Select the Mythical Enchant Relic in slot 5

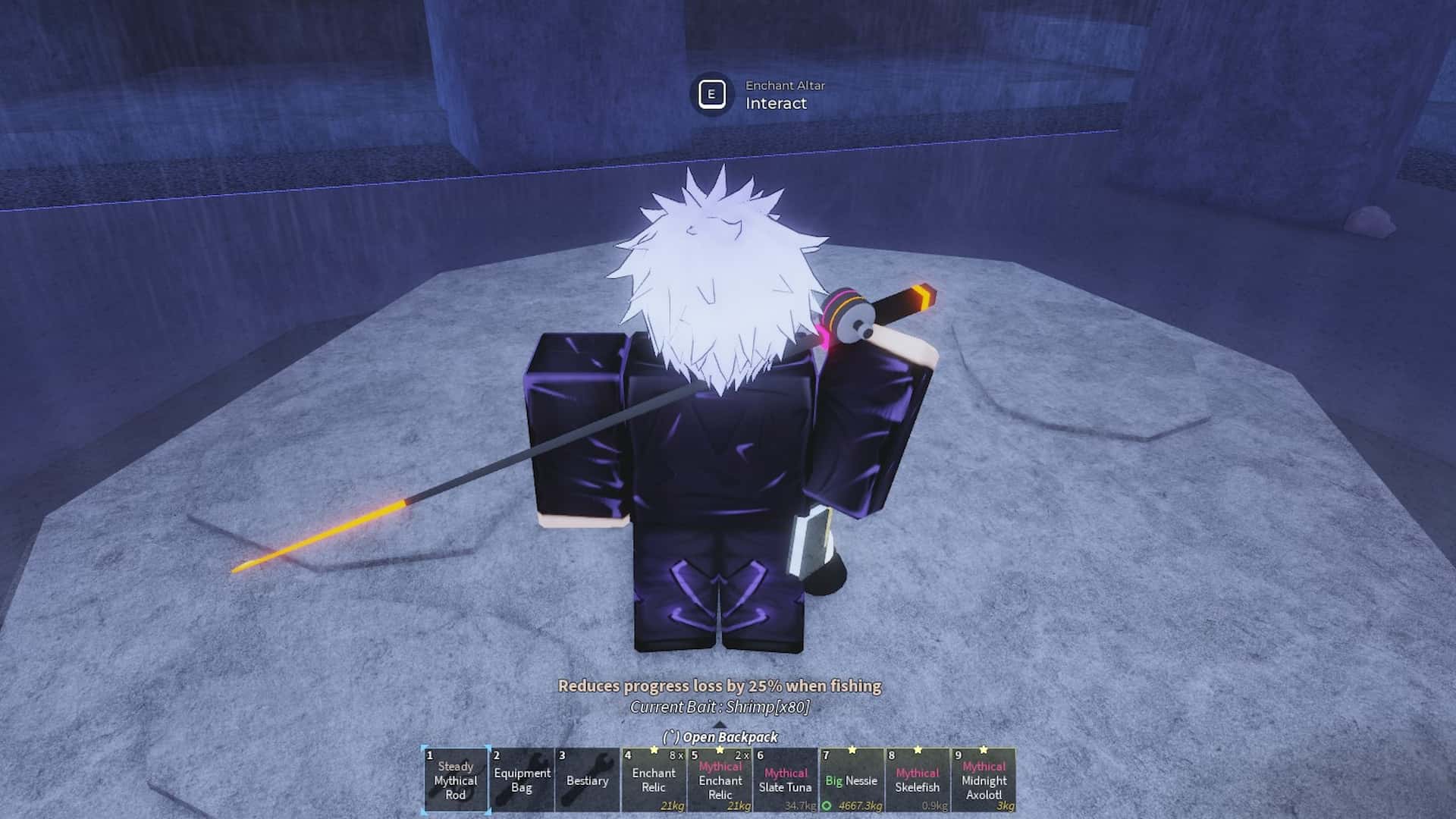point(720,781)
